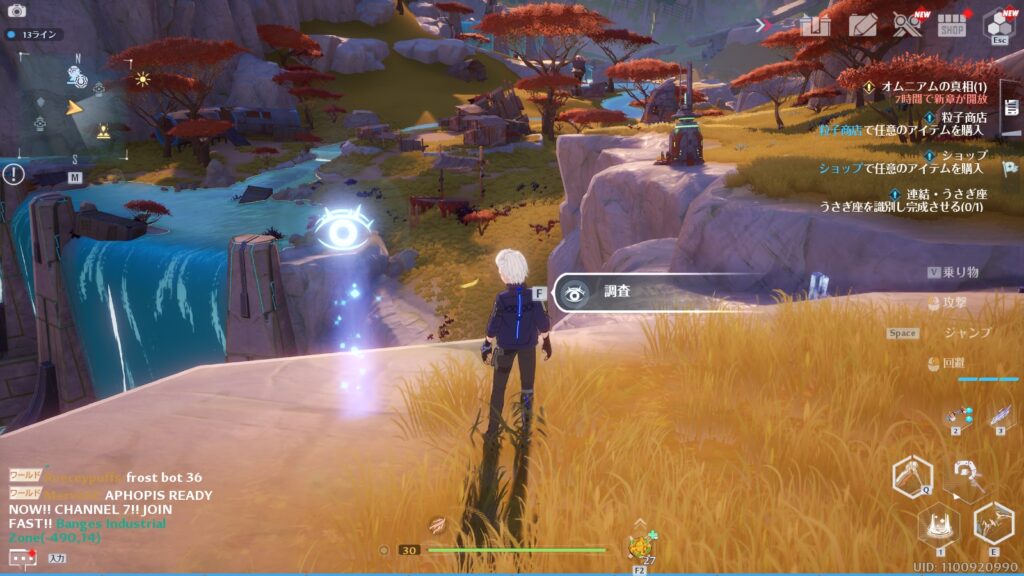Expand the top bar arrow toggle
This screenshot has height=576, width=1024.
(x=764, y=25)
